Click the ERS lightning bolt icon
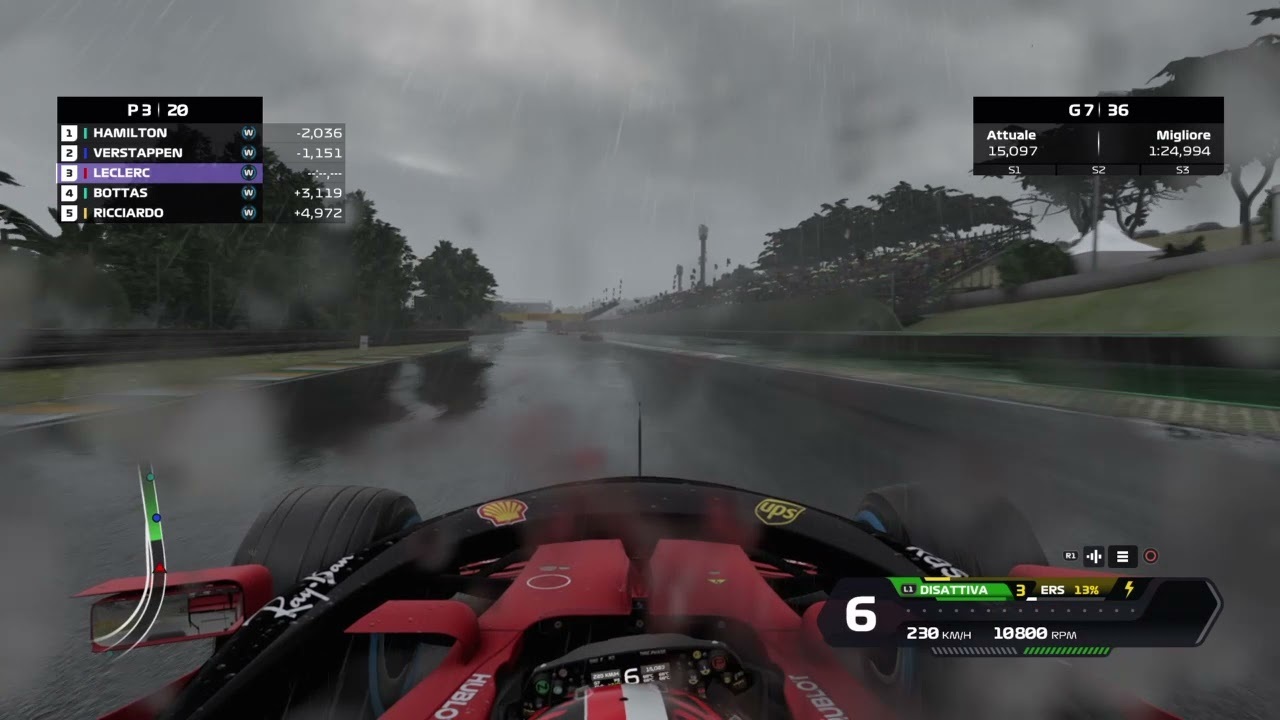 pyautogui.click(x=1129, y=590)
